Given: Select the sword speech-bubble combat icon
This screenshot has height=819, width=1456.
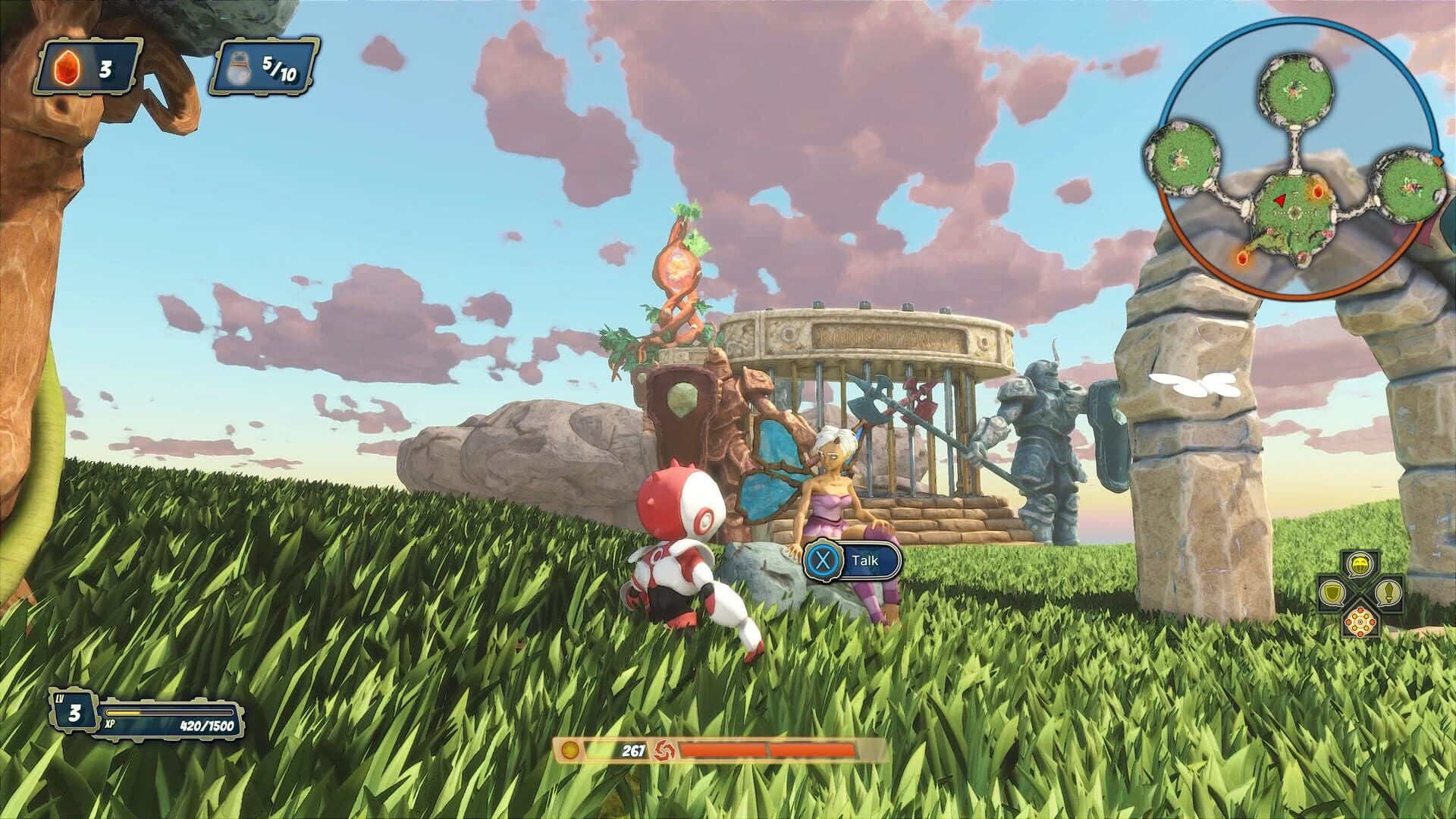Looking at the screenshot, I should coord(1389,593).
